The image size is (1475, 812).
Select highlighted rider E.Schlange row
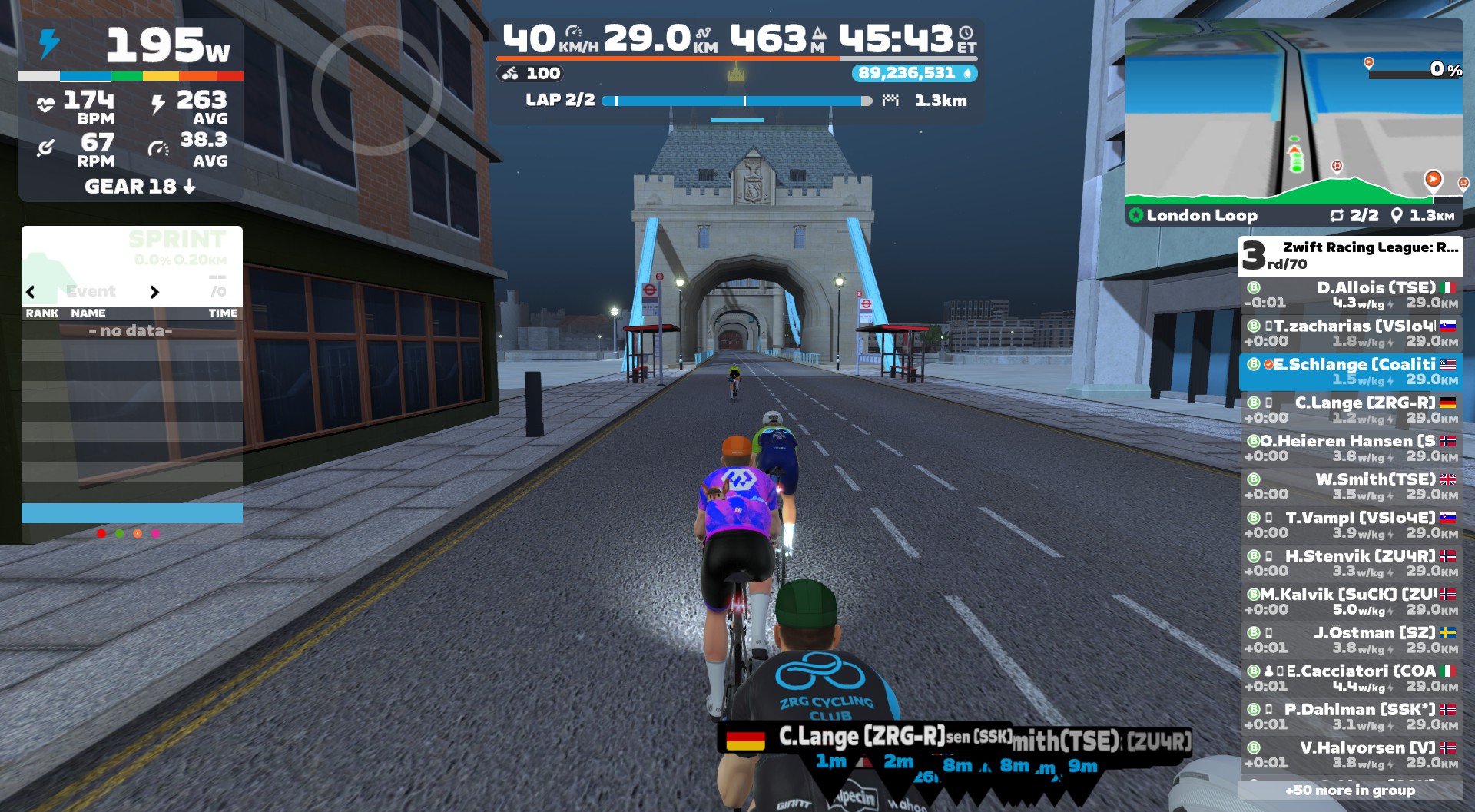tap(1351, 372)
